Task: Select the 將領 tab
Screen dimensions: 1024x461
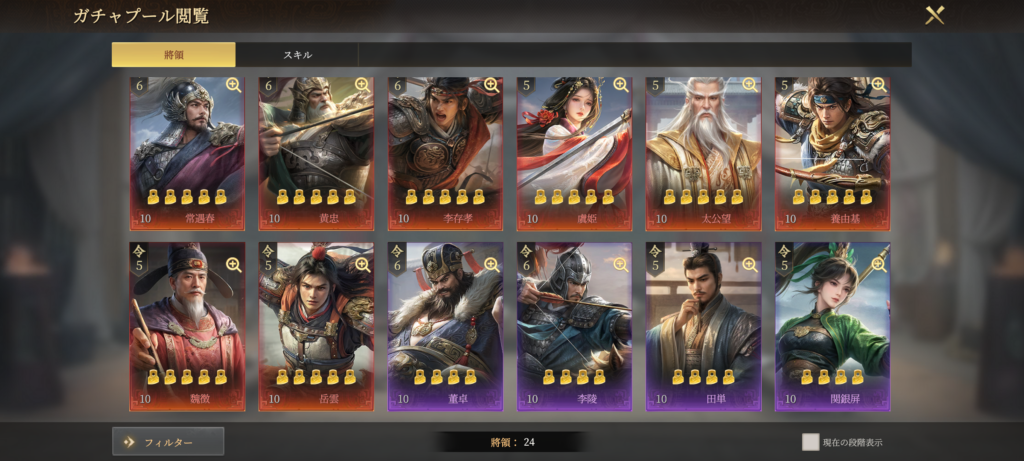Action: (x=173, y=54)
